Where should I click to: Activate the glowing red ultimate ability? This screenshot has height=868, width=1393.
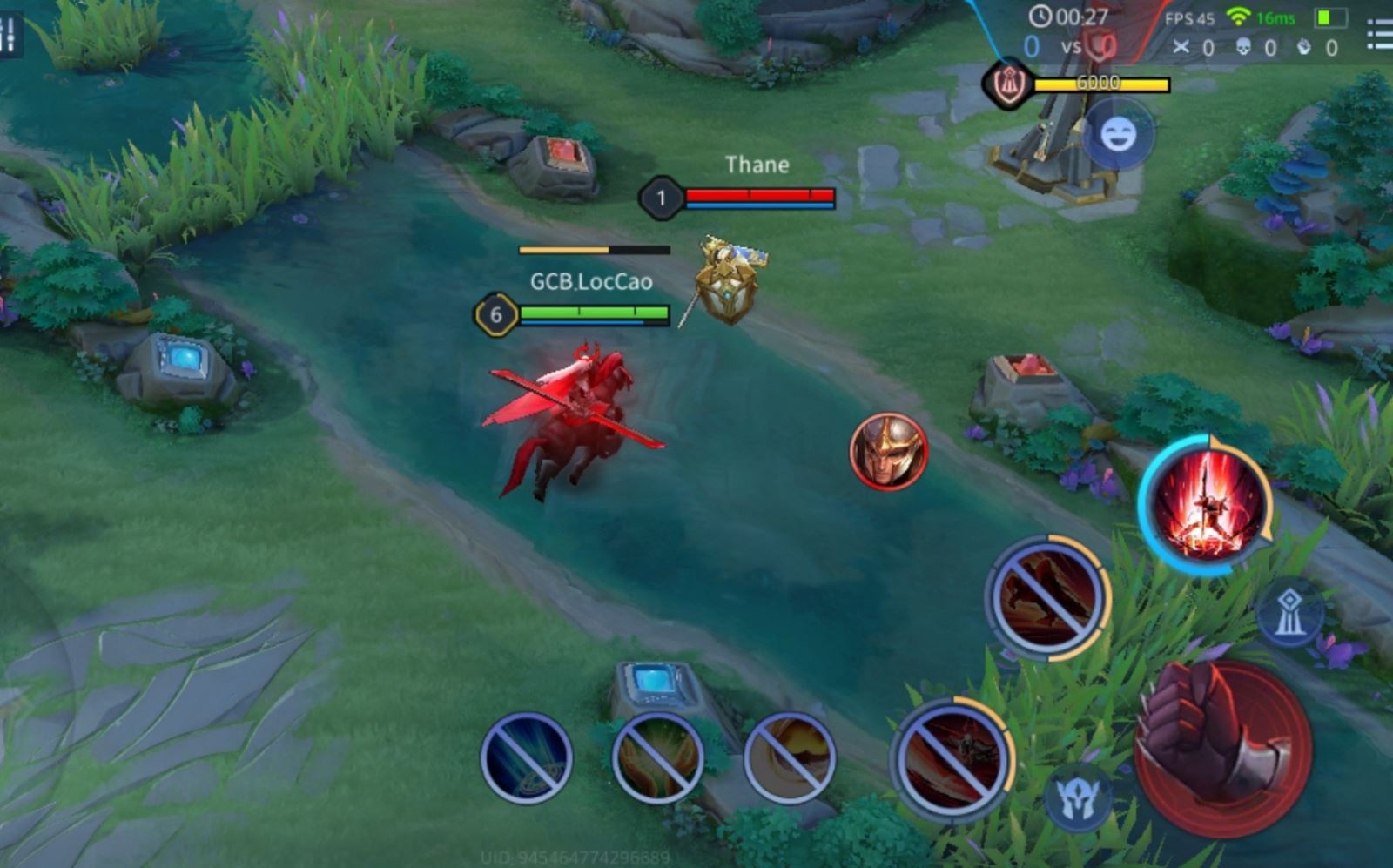tap(1206, 504)
